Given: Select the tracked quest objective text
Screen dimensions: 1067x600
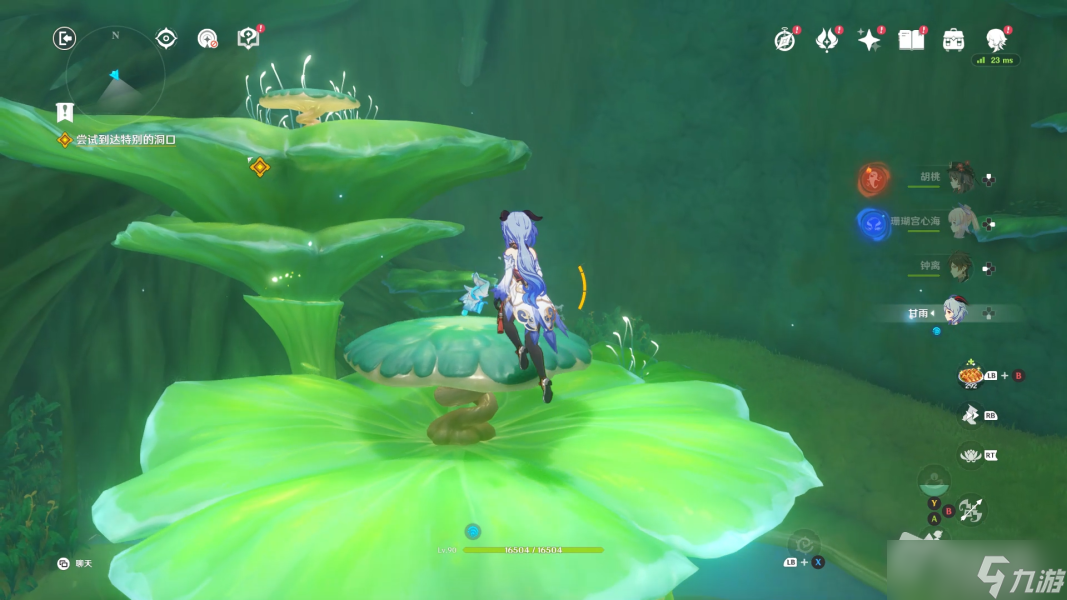Looking at the screenshot, I should pyautogui.click(x=125, y=140).
